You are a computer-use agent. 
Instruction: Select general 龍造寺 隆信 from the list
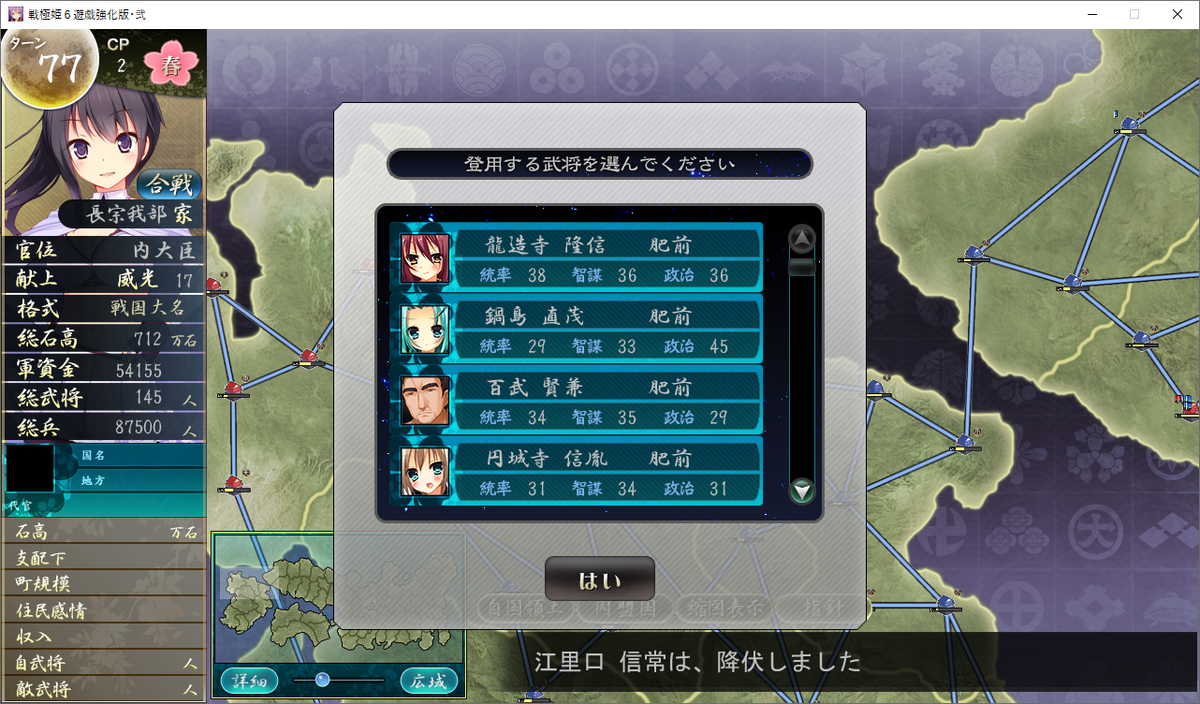point(577,258)
